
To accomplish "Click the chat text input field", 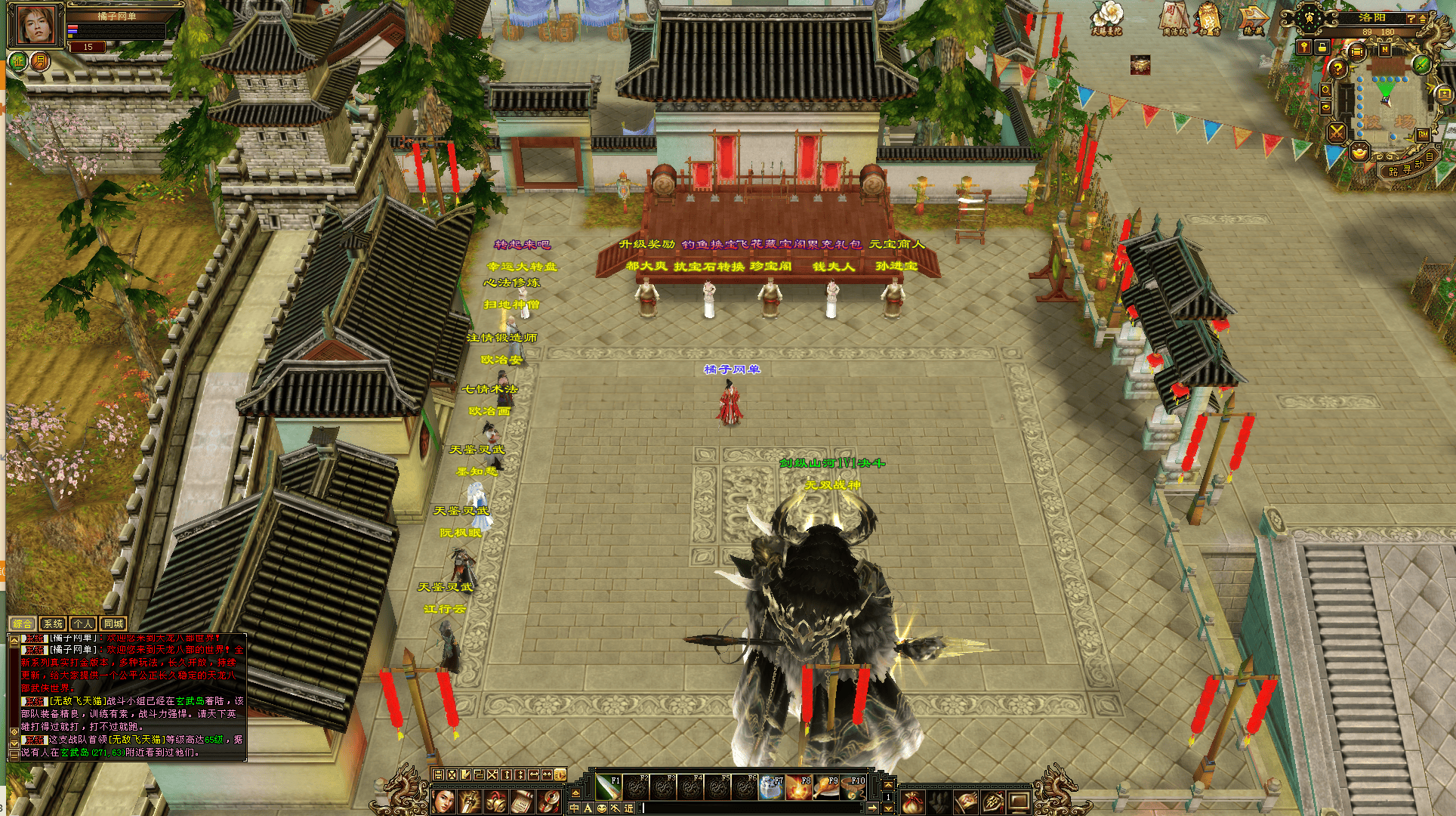I will point(751,808).
